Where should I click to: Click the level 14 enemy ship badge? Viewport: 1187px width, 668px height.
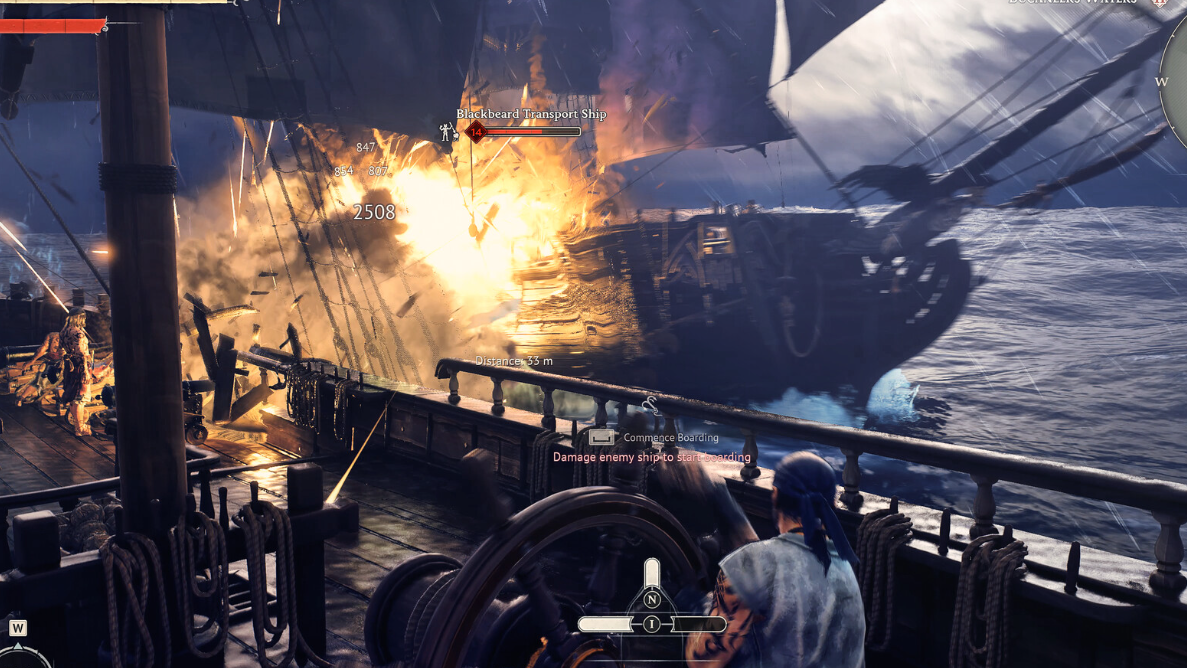coord(476,132)
